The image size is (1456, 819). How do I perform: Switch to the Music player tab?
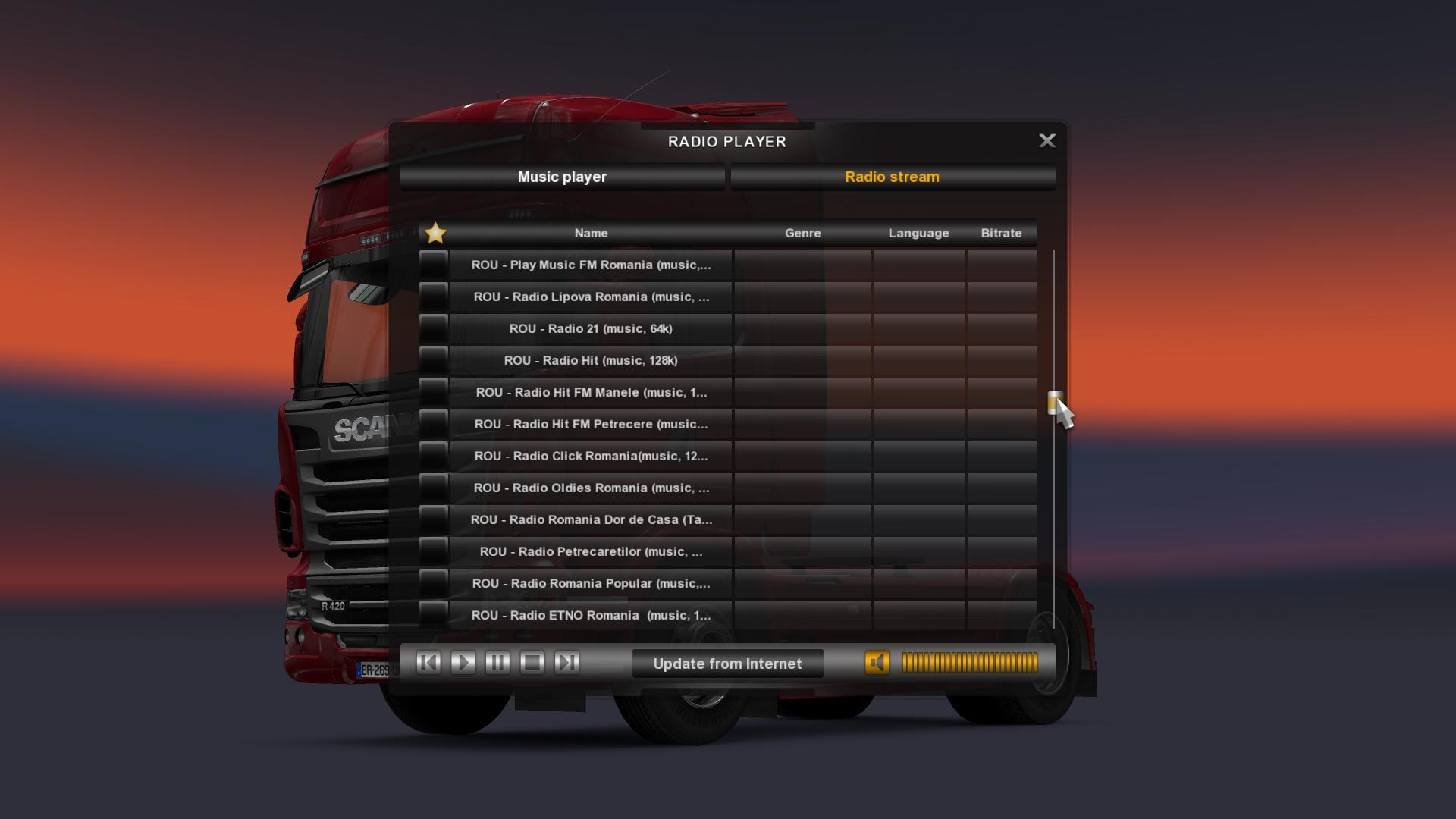[562, 177]
